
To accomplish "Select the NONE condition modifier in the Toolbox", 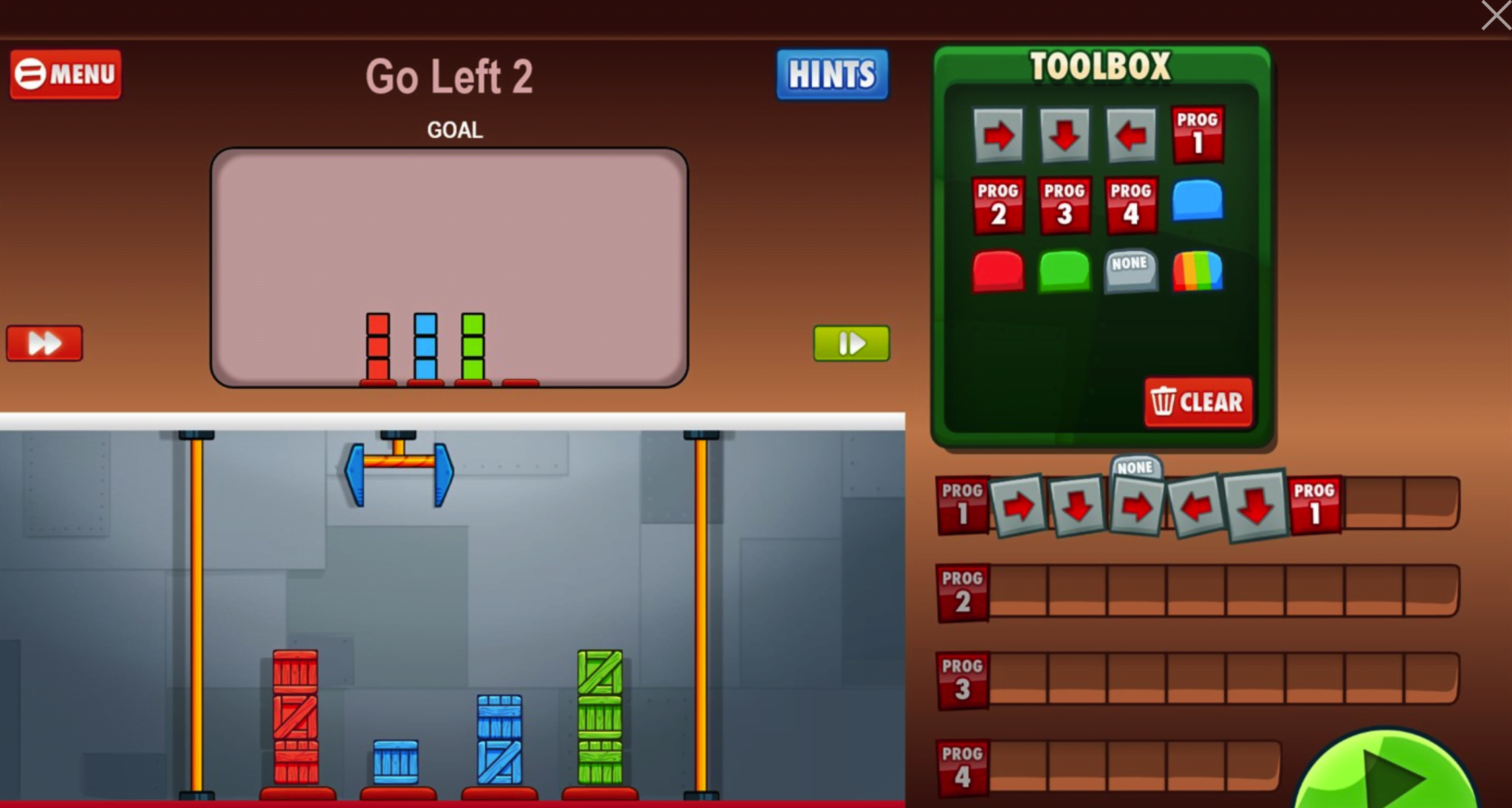I will click(x=1130, y=272).
